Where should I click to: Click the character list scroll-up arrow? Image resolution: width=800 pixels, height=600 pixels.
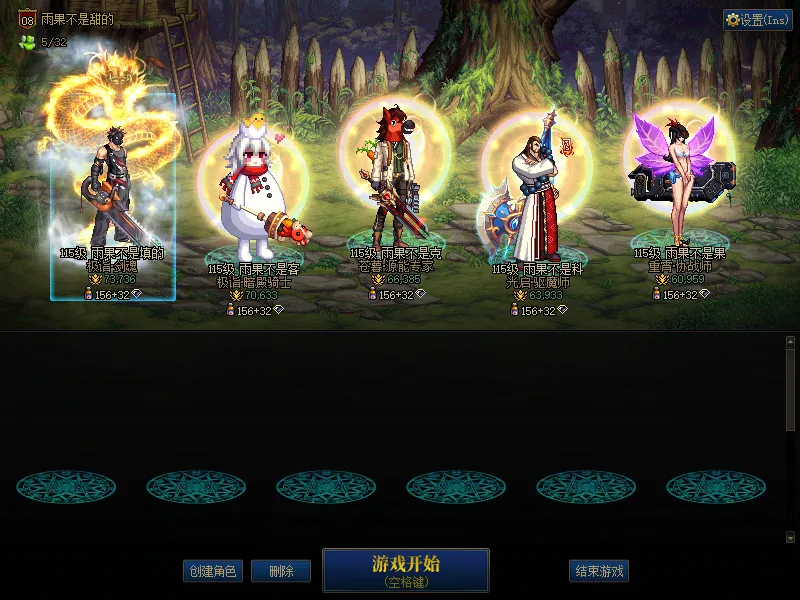pyautogui.click(x=790, y=342)
